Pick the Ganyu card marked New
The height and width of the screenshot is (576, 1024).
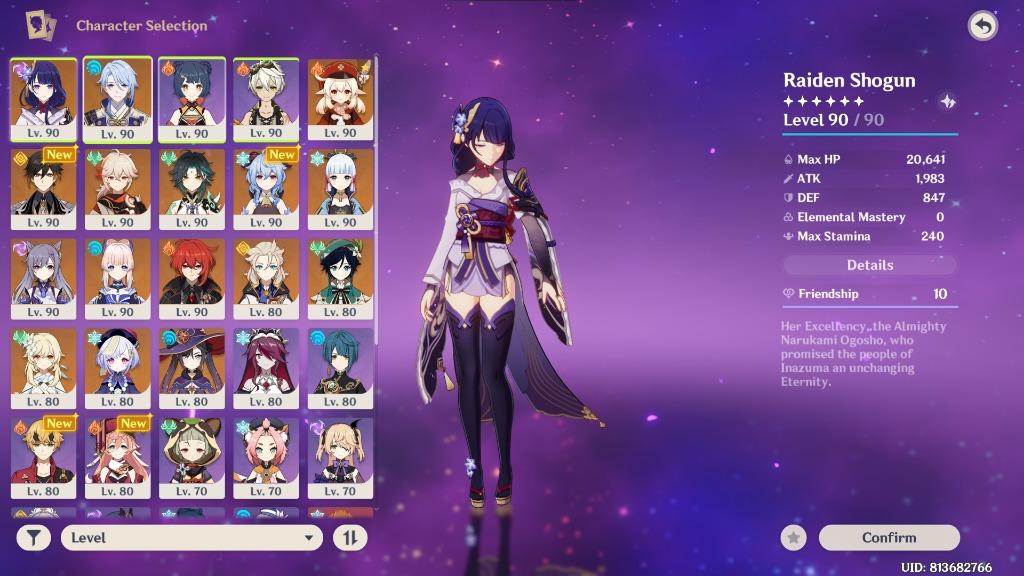266,188
